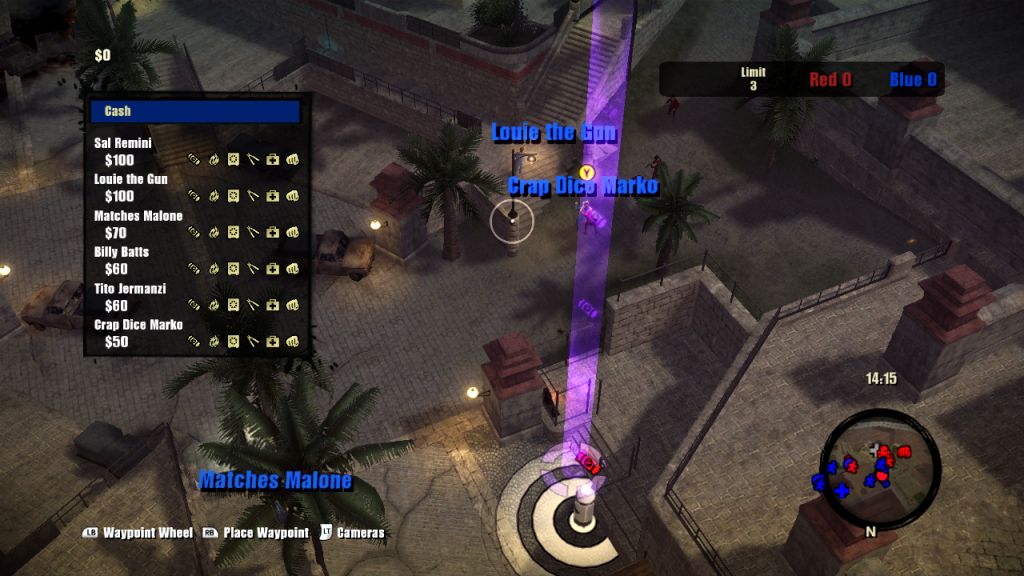Select Billy Batts in the crew list
This screenshot has width=1024, height=576.
[x=121, y=251]
